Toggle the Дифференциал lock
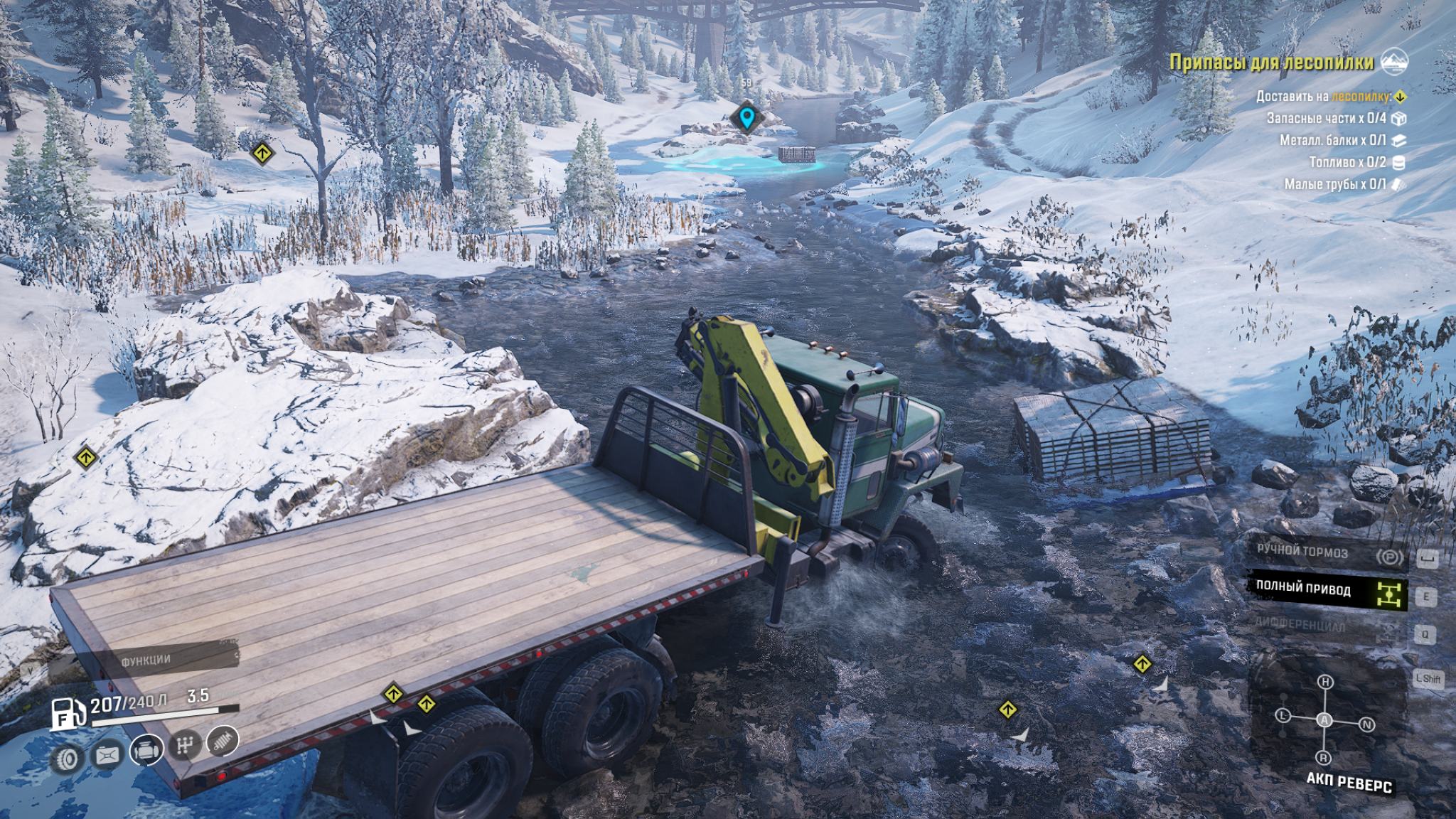 tap(1327, 626)
